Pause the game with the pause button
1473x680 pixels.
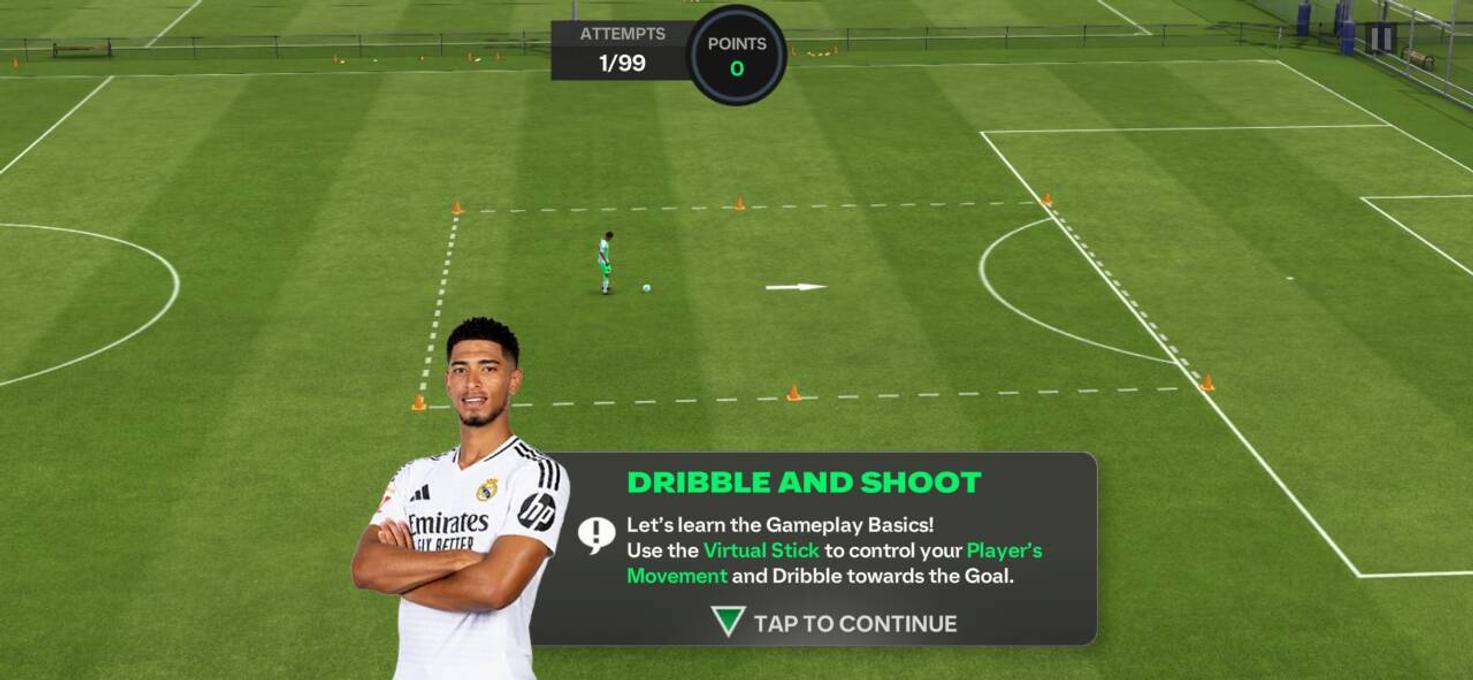[x=1381, y=38]
